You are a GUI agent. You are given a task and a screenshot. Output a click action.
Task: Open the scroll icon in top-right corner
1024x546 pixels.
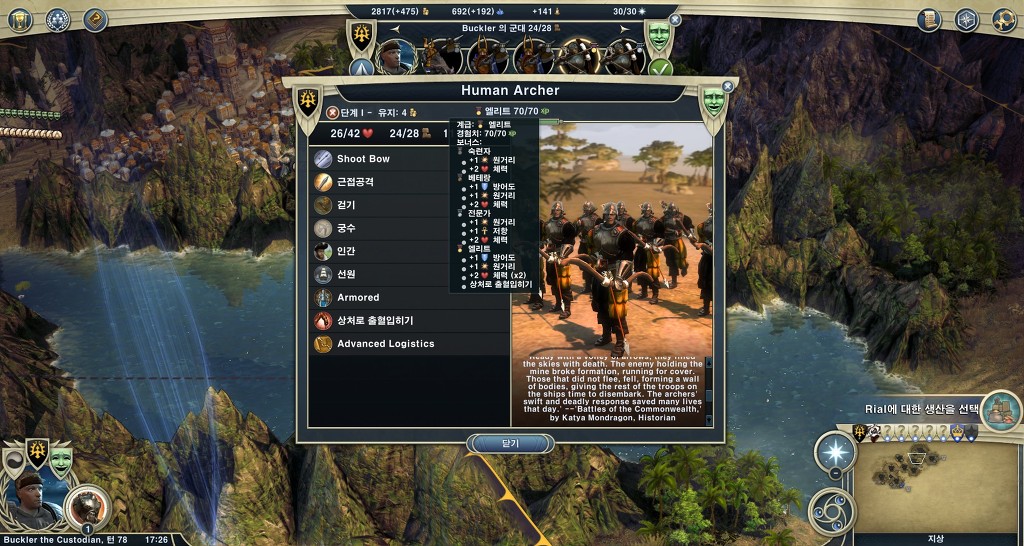pyautogui.click(x=929, y=19)
